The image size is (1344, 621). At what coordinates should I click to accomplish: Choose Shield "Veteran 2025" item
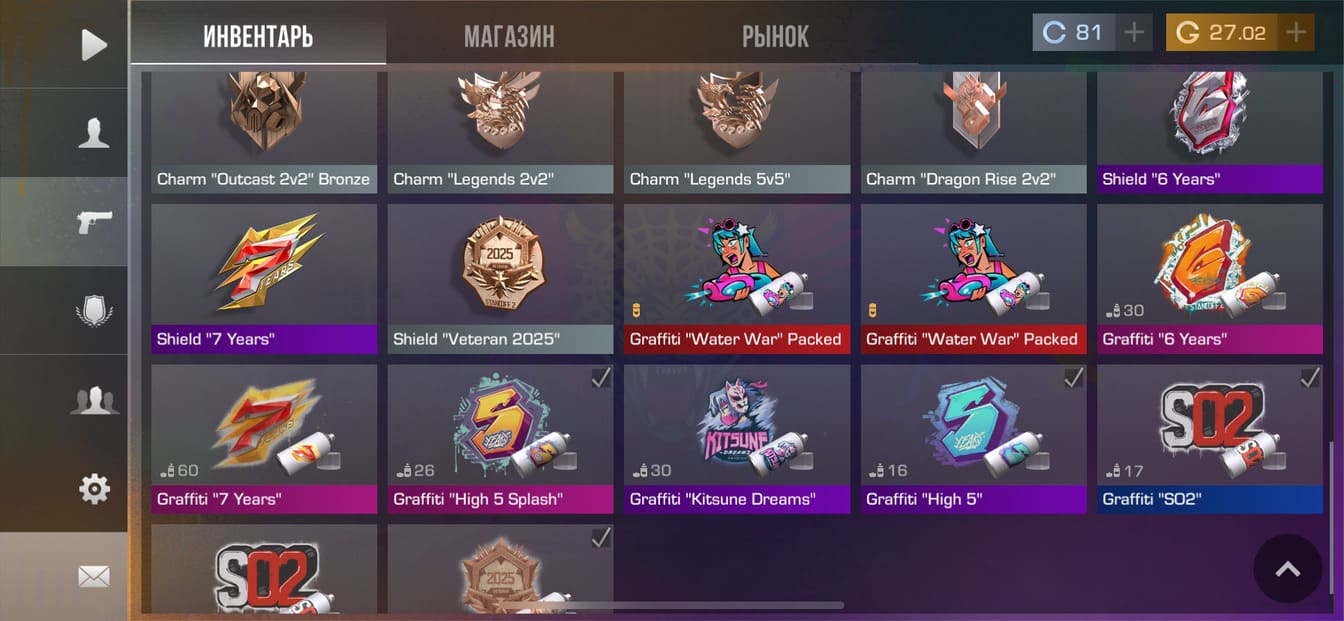coord(500,279)
